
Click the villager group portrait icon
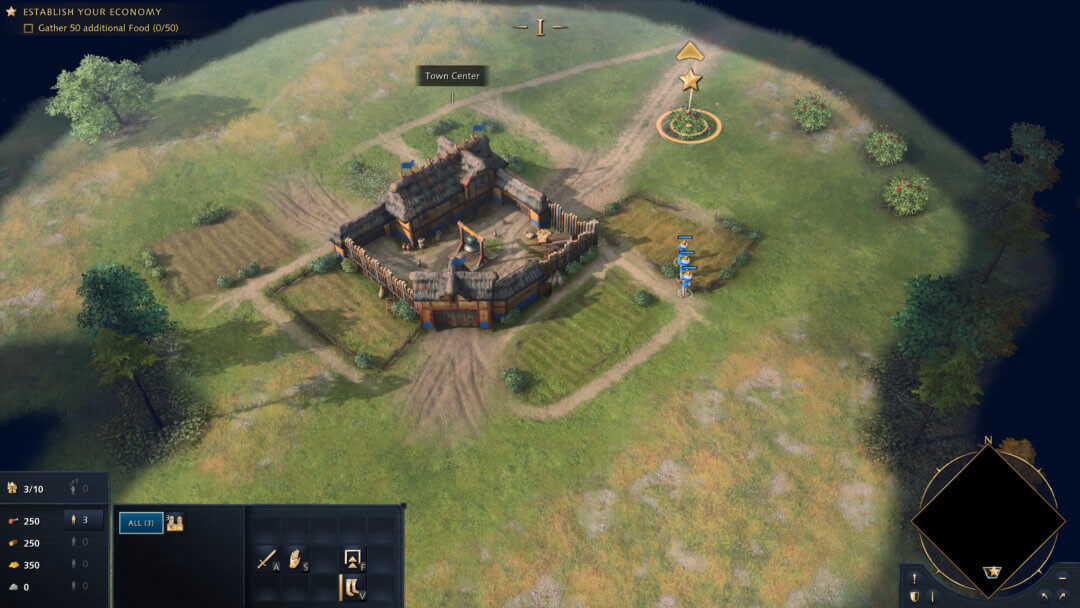point(175,522)
